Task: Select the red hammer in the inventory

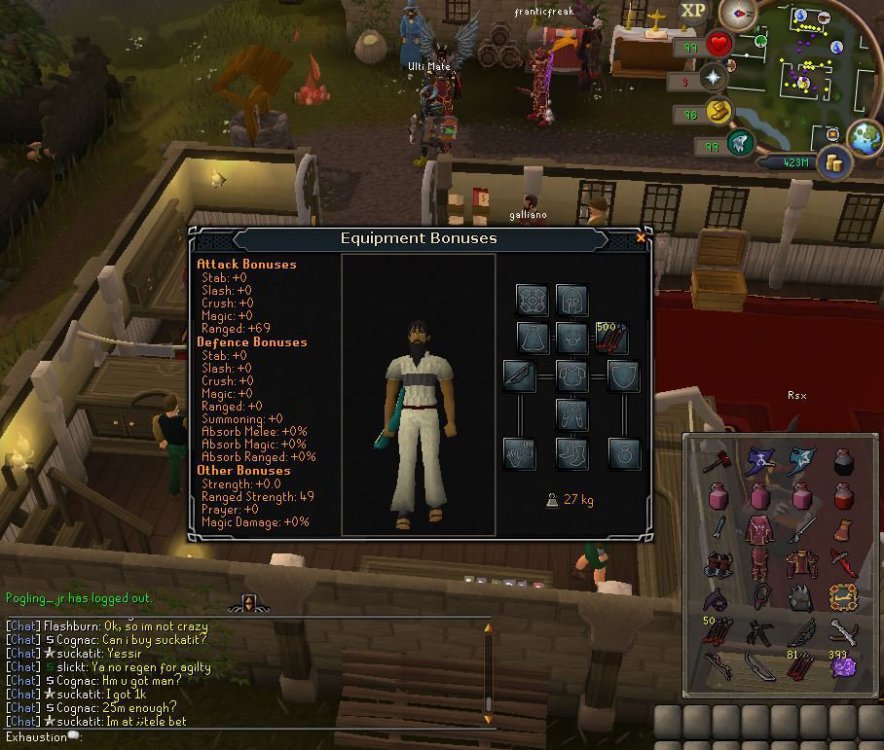Action: coord(714,463)
